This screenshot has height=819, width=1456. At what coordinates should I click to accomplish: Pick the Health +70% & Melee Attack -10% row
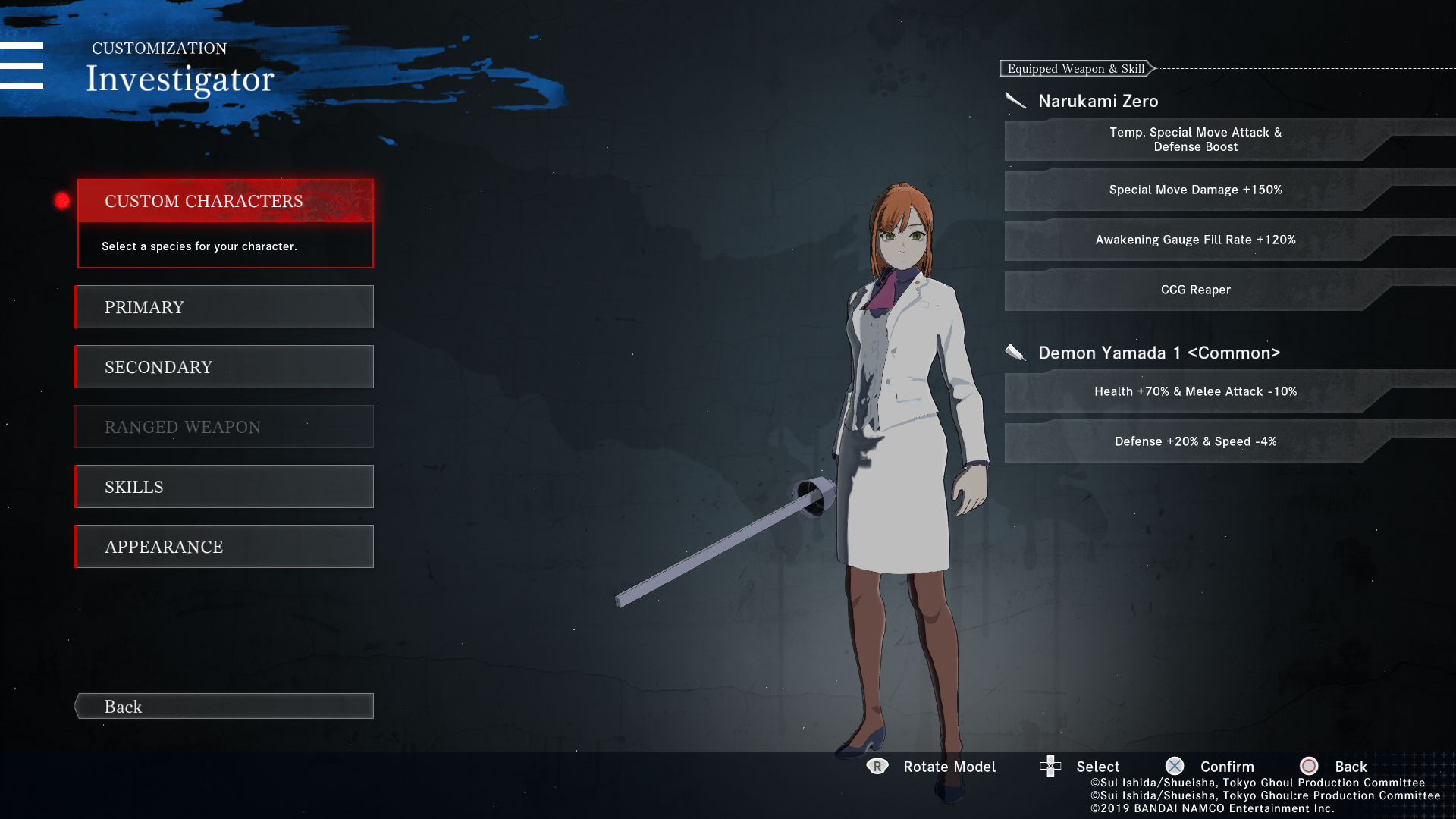(1195, 391)
